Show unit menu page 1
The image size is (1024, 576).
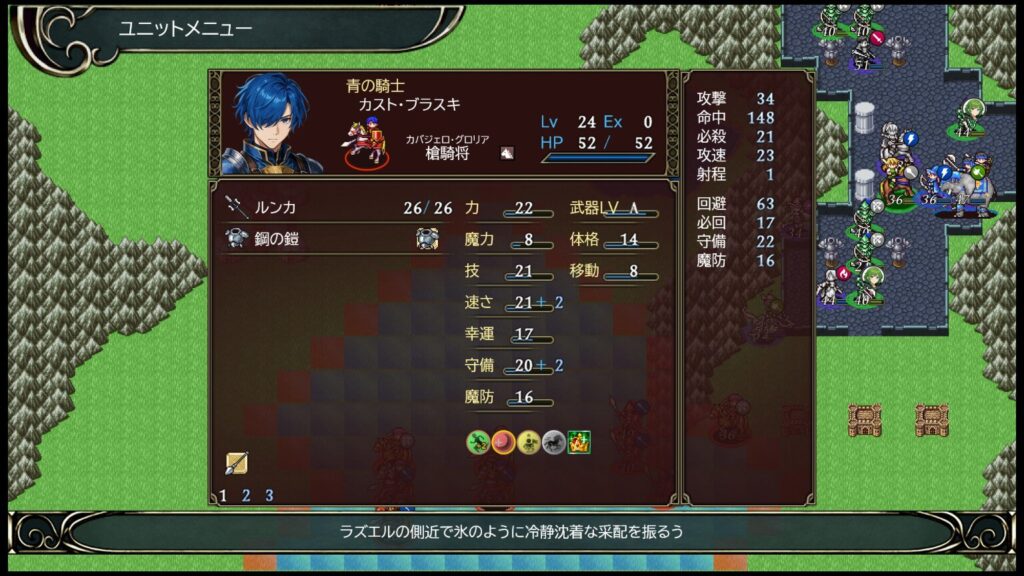(223, 495)
